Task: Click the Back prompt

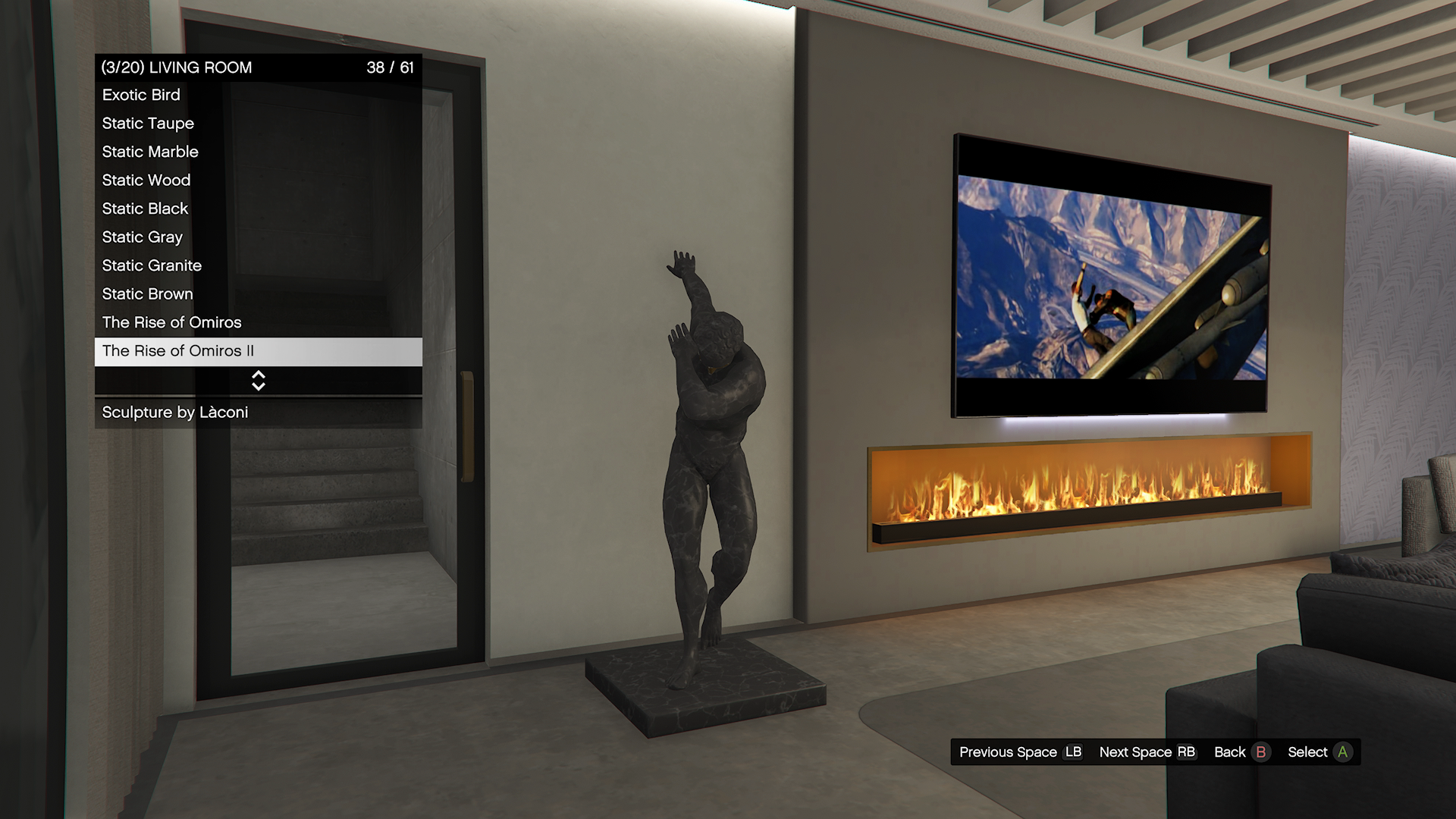Action: click(1241, 752)
